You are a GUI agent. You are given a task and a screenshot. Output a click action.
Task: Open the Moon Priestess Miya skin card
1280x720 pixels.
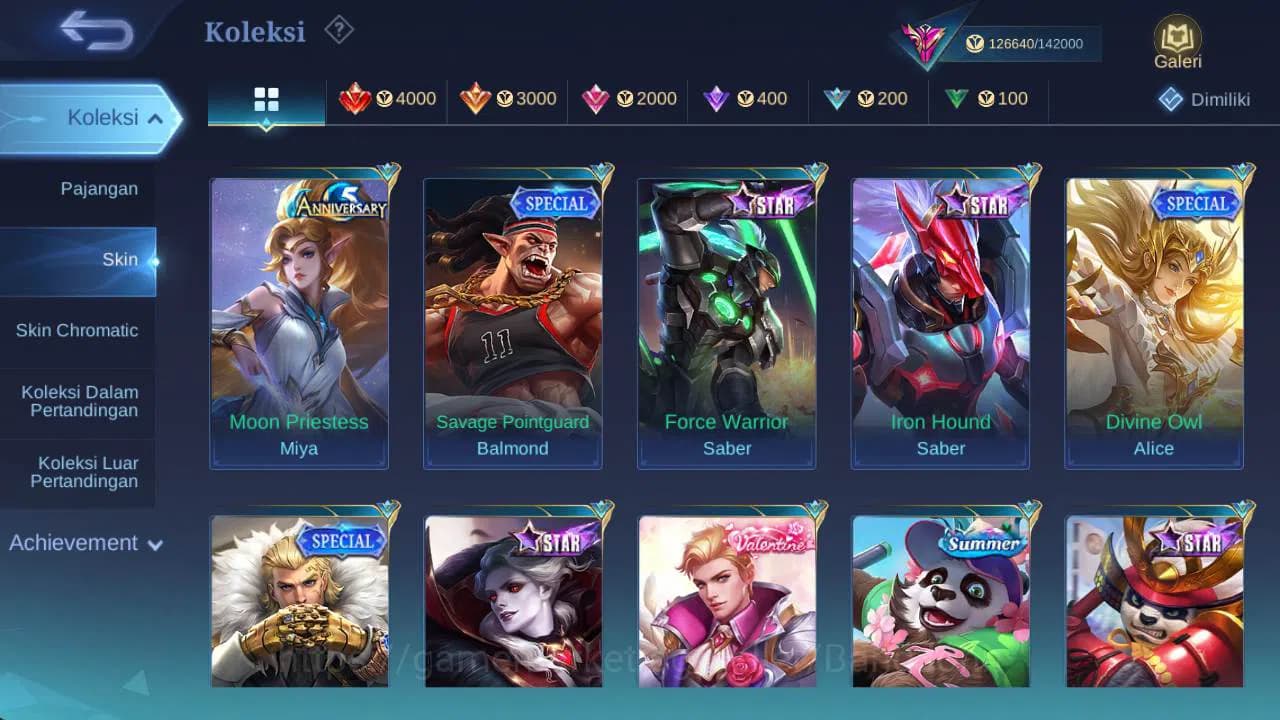[298, 320]
